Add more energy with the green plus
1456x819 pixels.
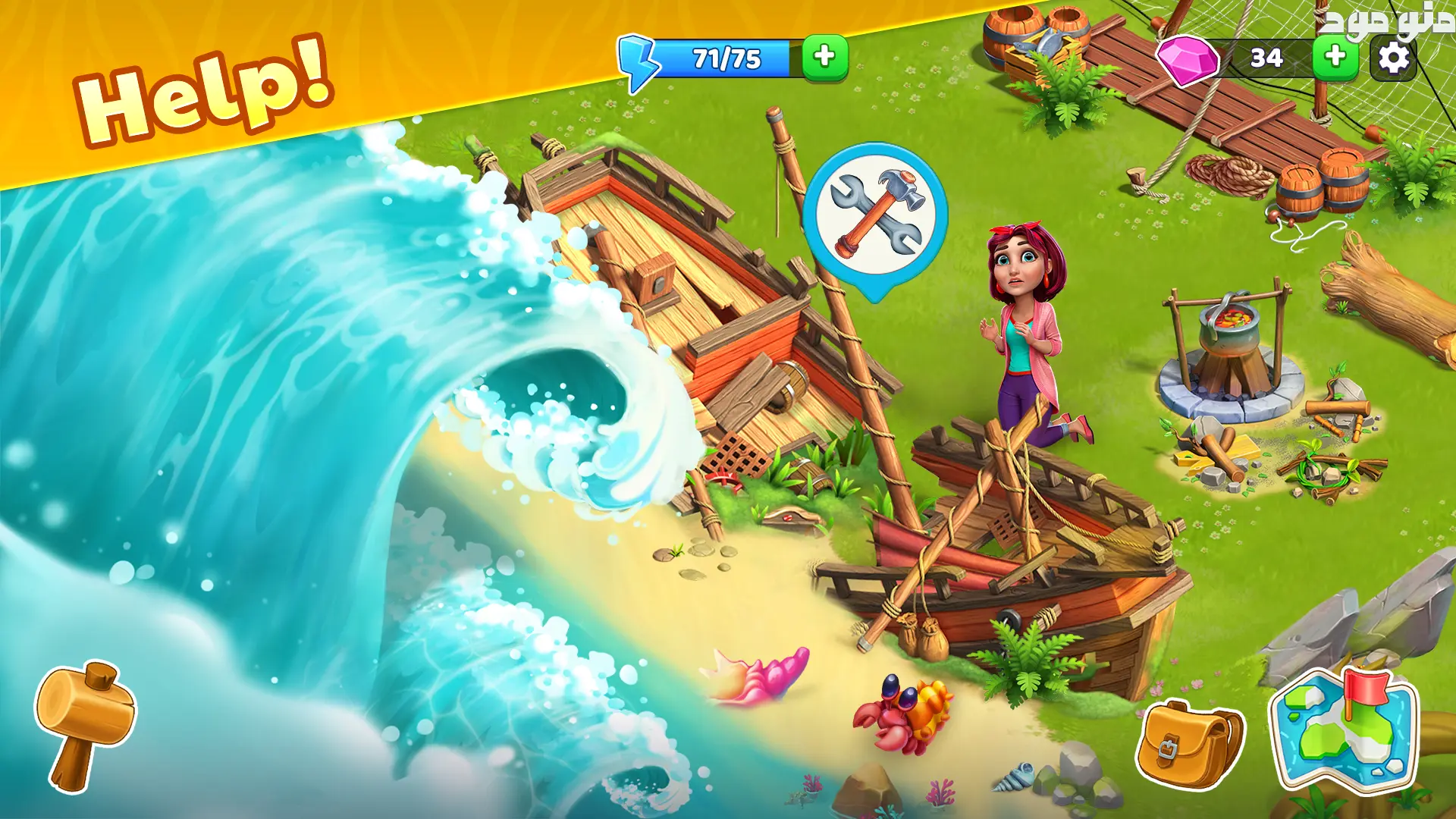824,57
